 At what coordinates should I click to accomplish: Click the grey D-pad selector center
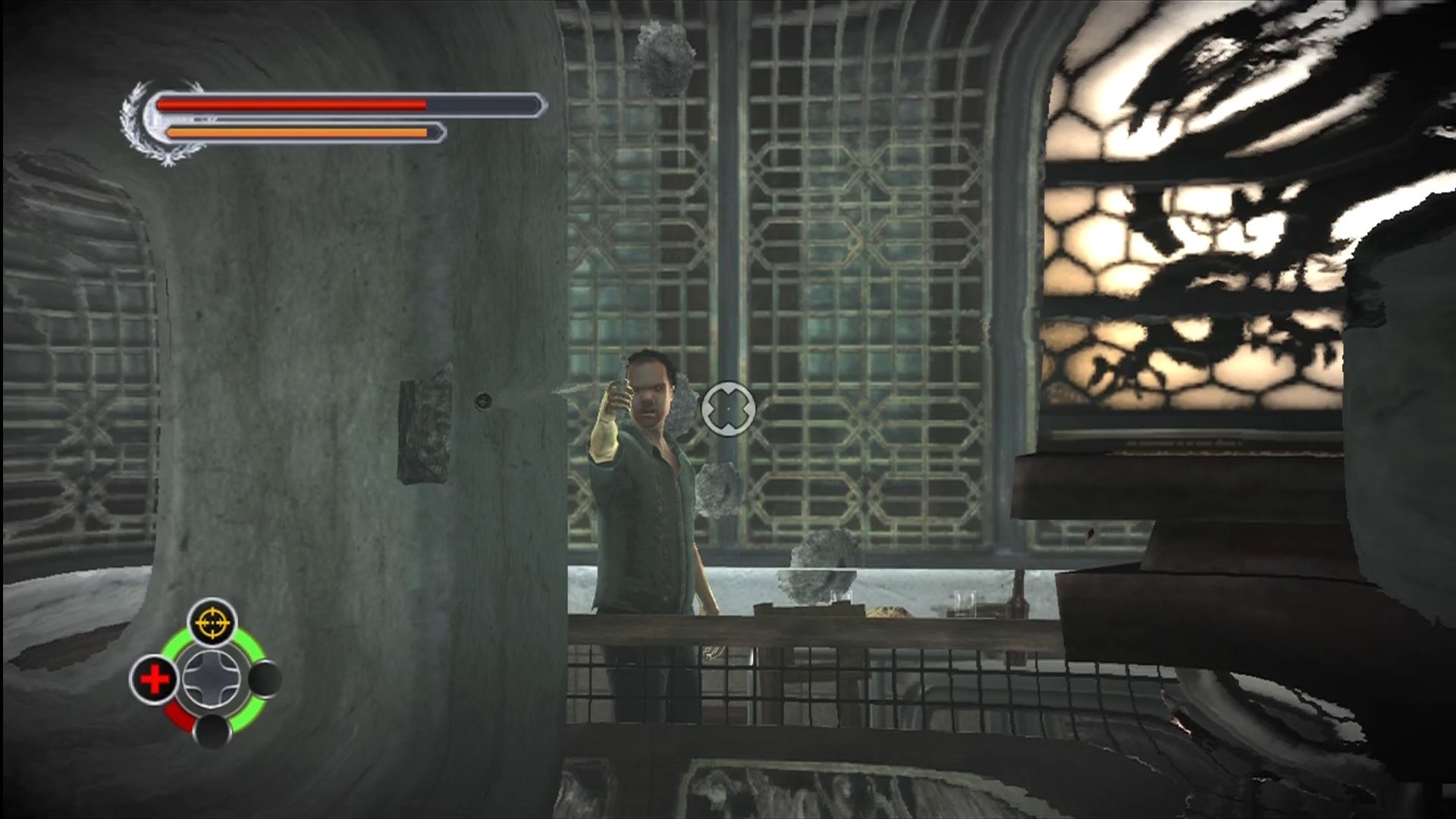pyautogui.click(x=212, y=679)
